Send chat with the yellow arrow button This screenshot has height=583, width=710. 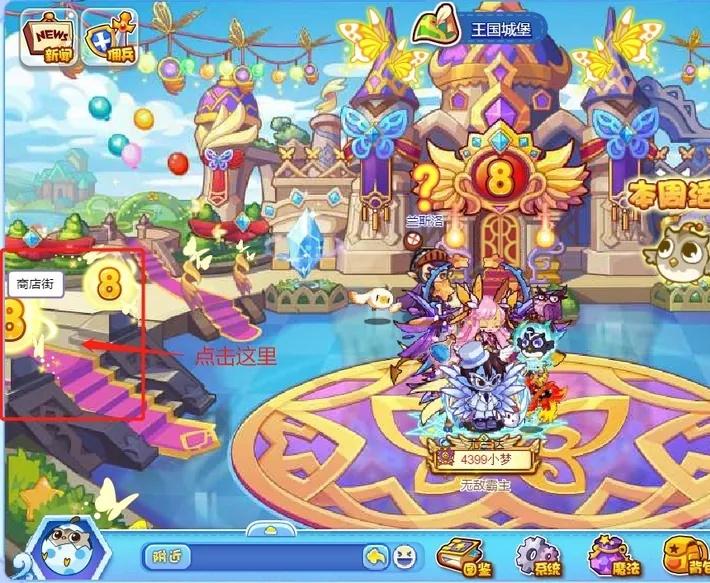tap(375, 555)
